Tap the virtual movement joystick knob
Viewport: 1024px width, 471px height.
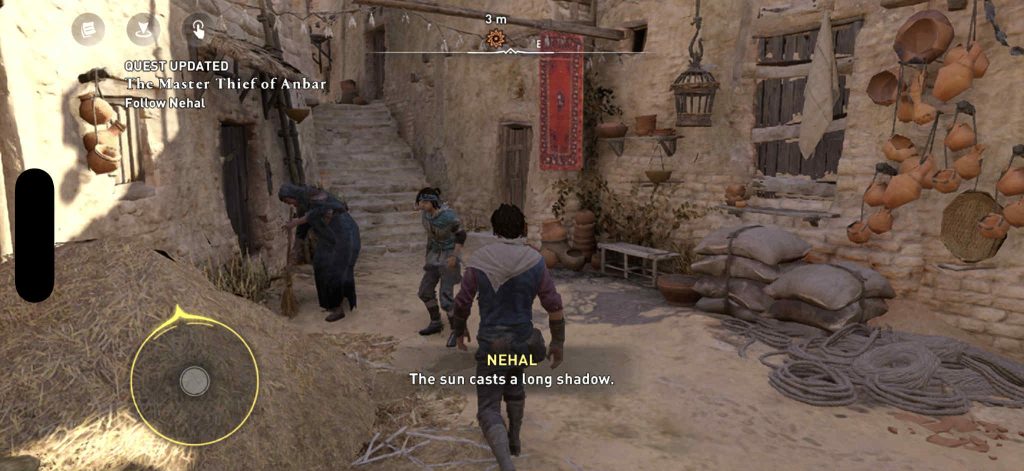(194, 380)
